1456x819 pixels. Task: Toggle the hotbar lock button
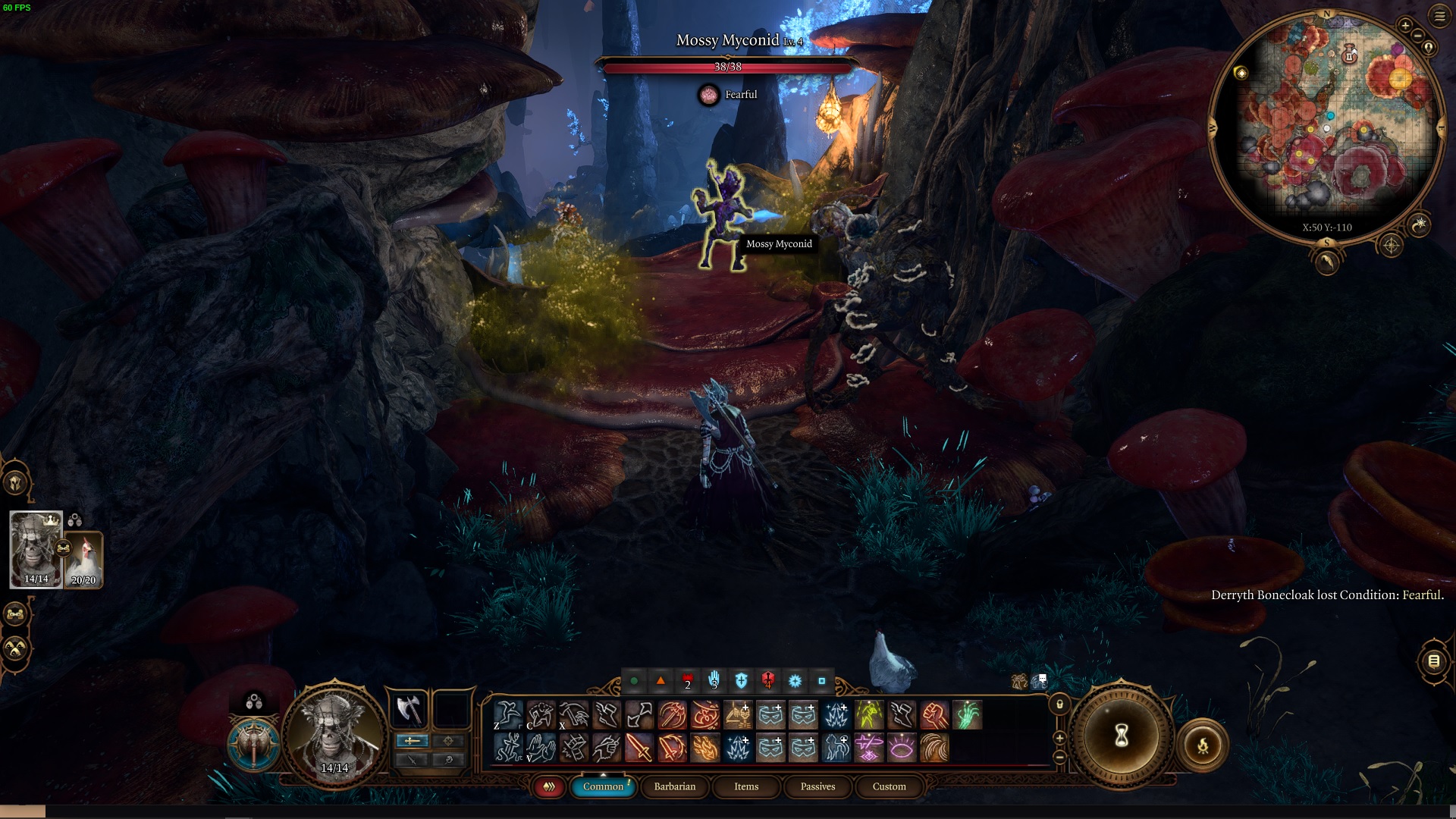[x=1060, y=704]
